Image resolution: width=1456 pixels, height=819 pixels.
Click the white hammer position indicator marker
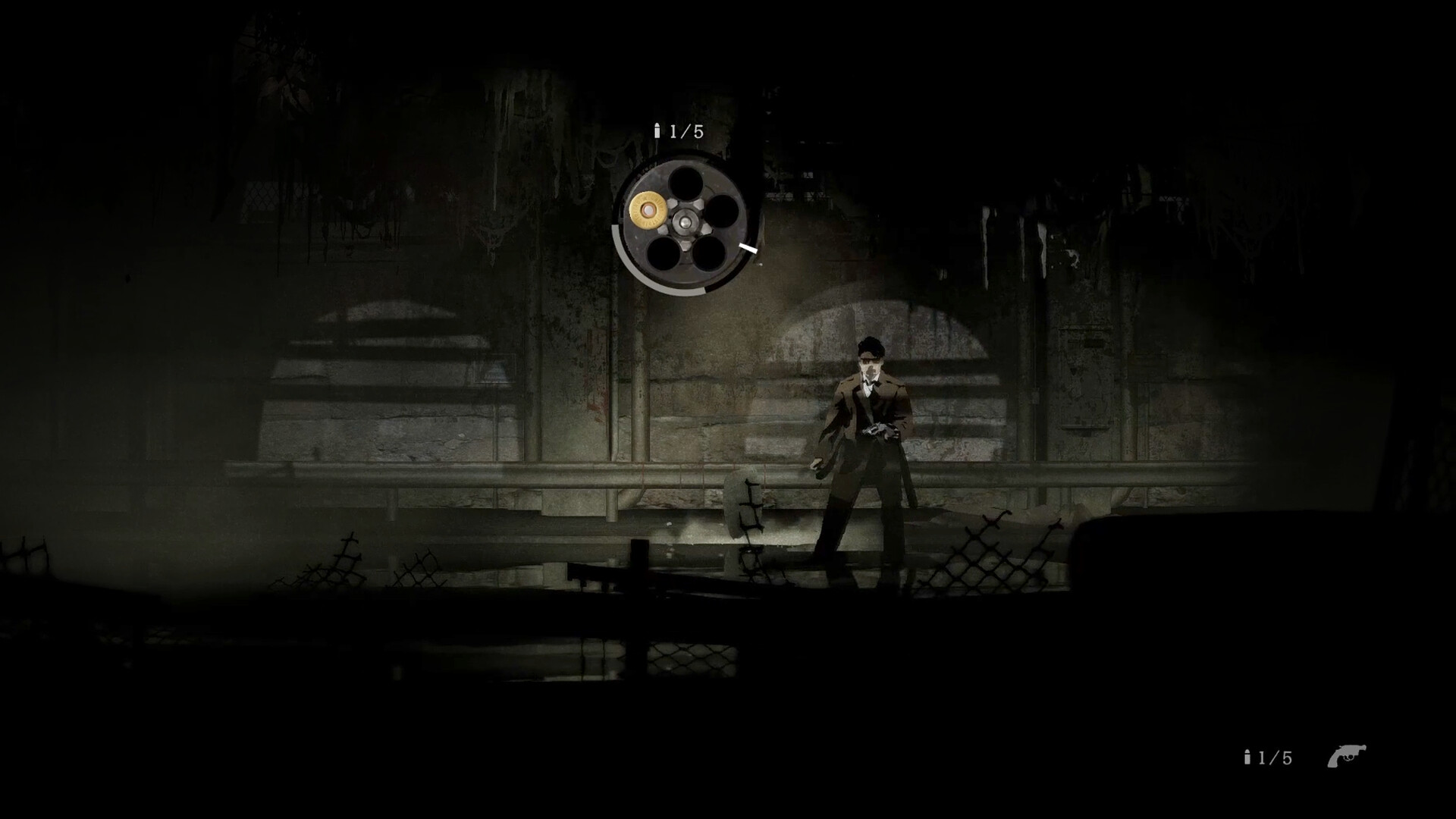pos(748,249)
